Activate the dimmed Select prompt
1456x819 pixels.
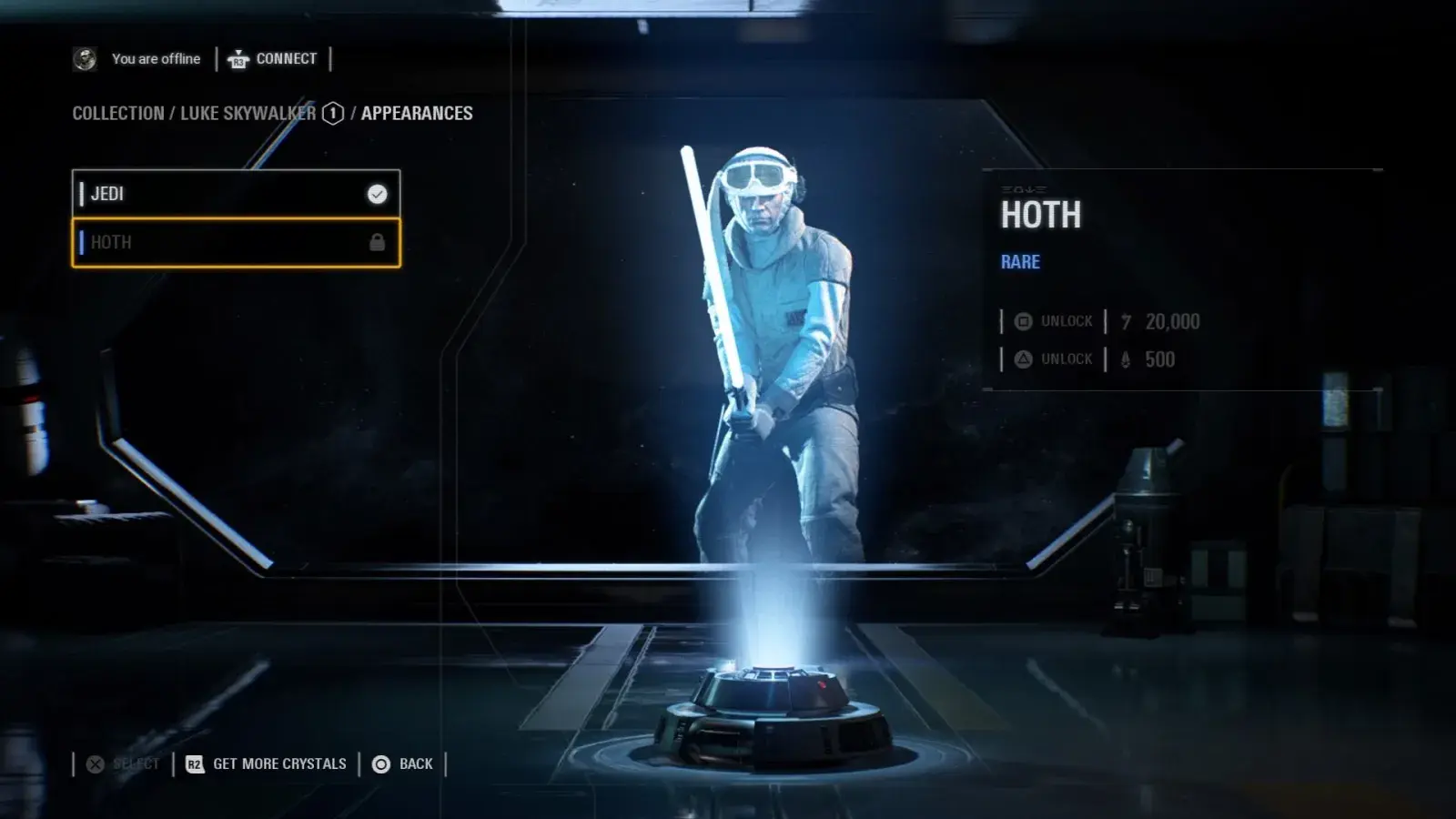(124, 764)
